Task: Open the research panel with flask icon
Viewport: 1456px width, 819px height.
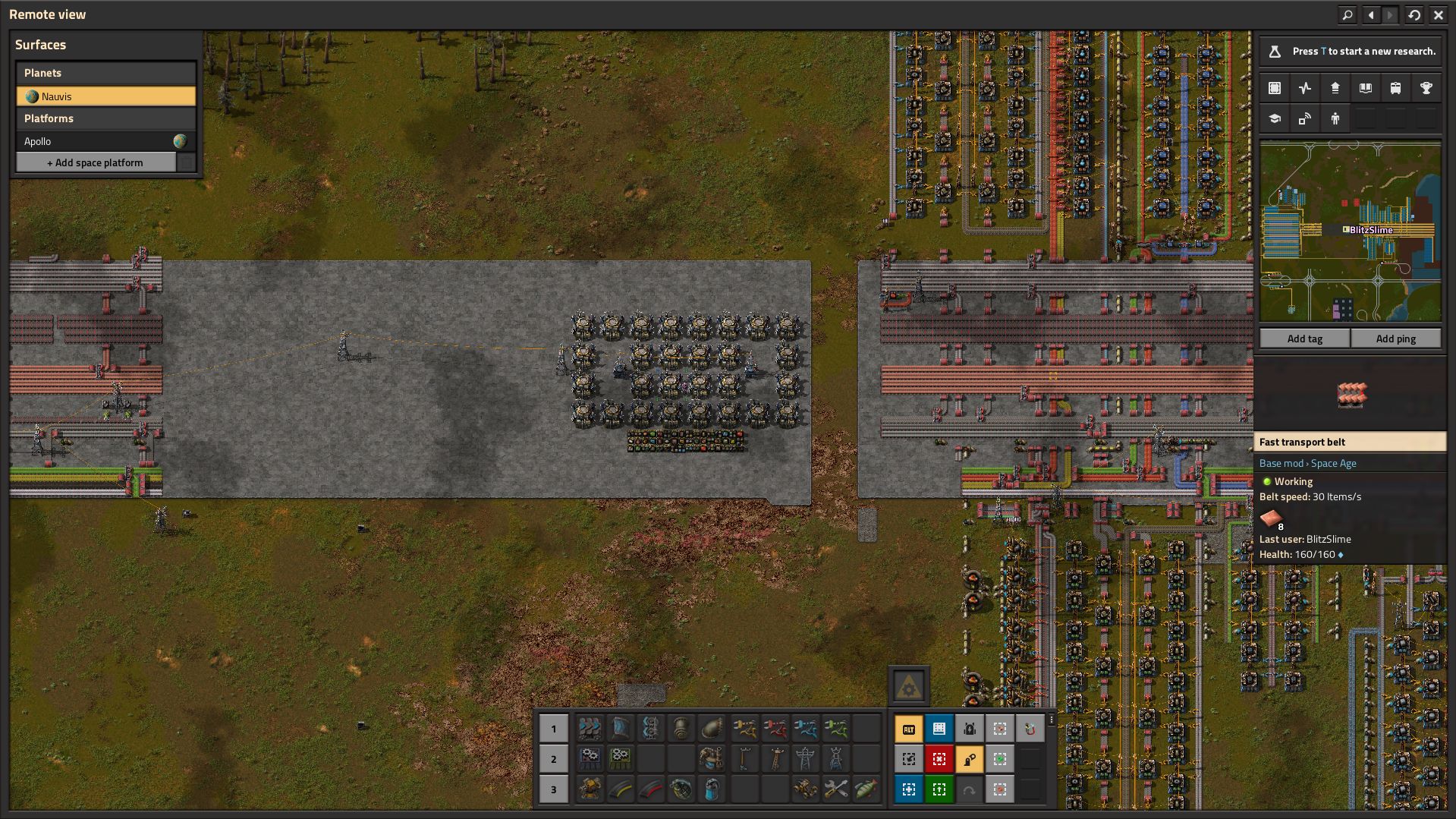Action: point(1275,52)
